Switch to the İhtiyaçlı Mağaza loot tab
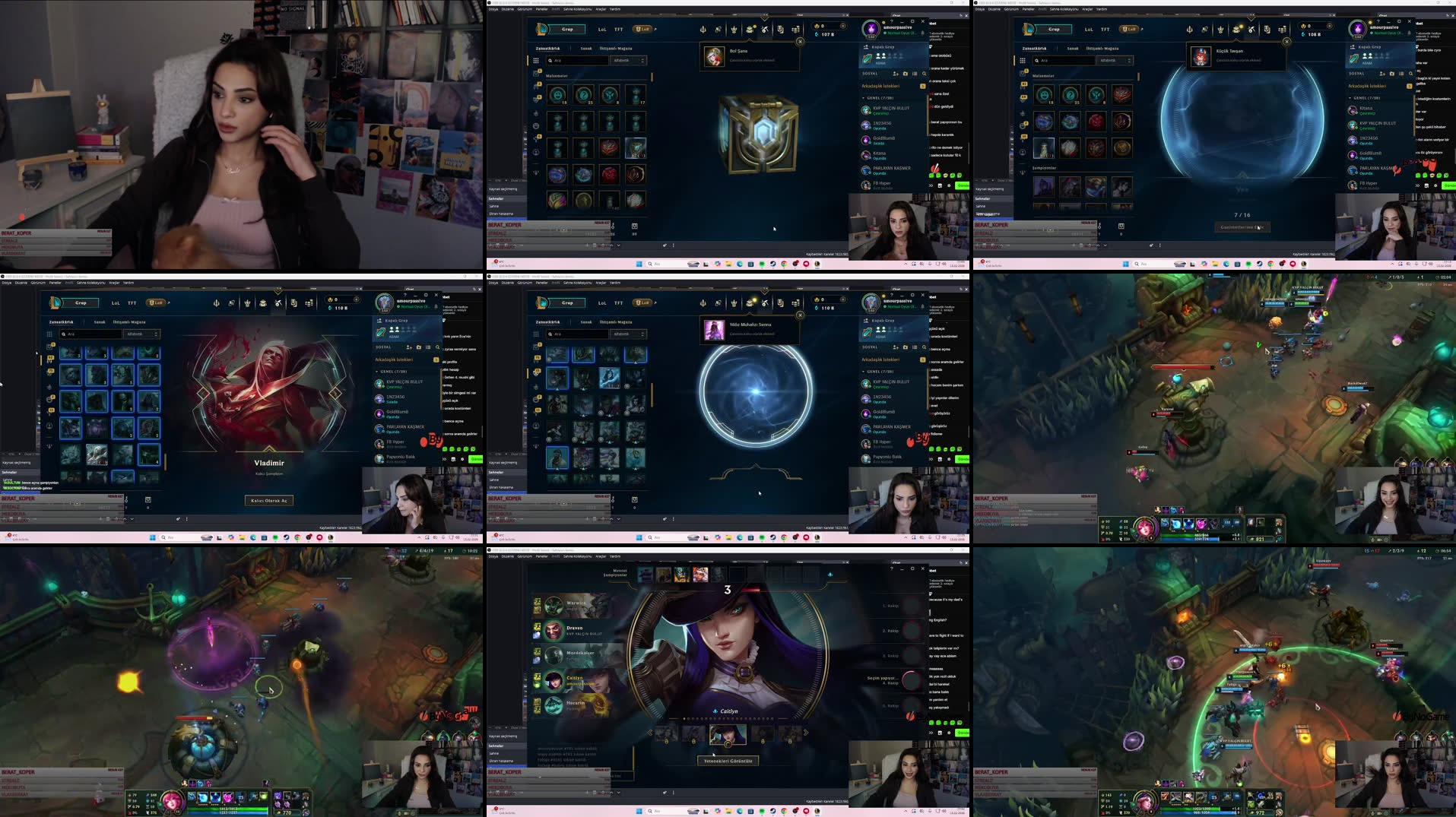This screenshot has width=1456, height=817. 616,48
